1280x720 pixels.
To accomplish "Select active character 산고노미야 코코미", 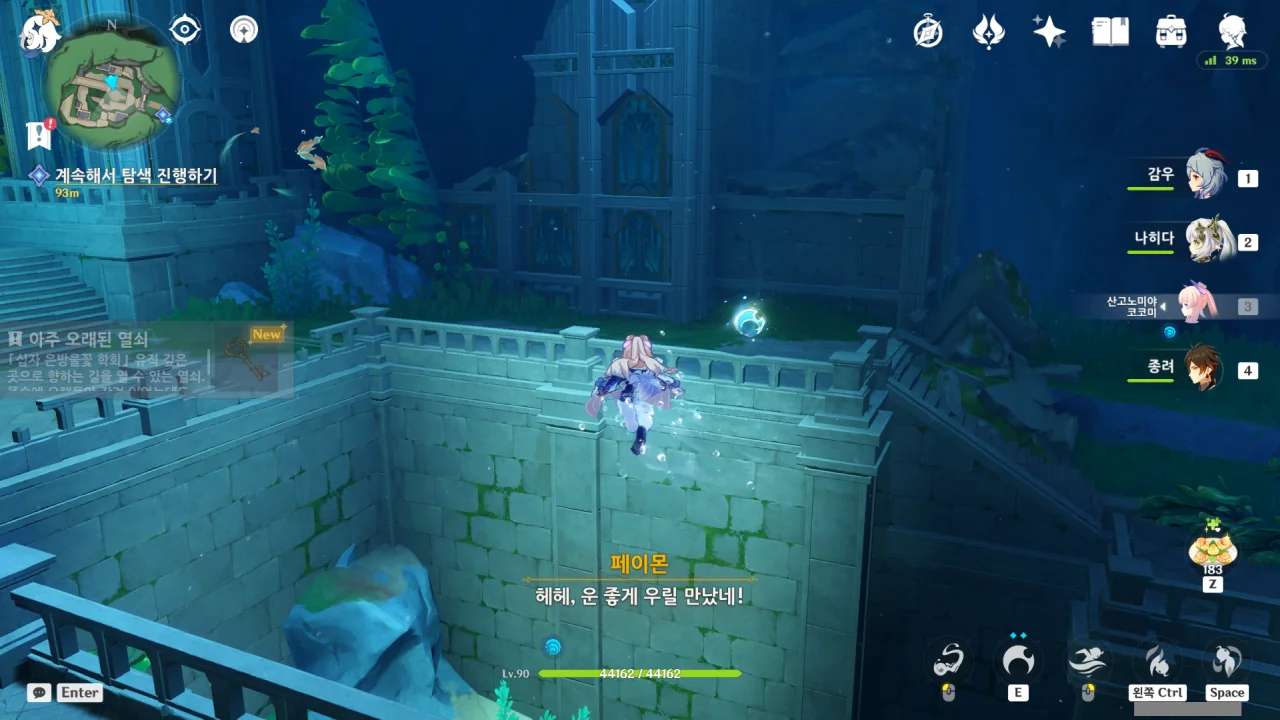I will (x=1195, y=305).
